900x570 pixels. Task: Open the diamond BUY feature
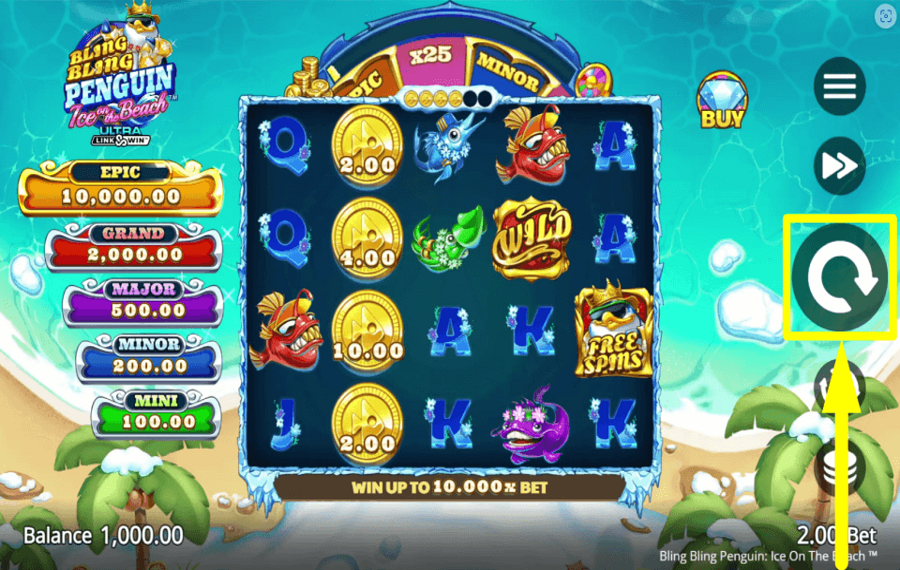pyautogui.click(x=722, y=101)
